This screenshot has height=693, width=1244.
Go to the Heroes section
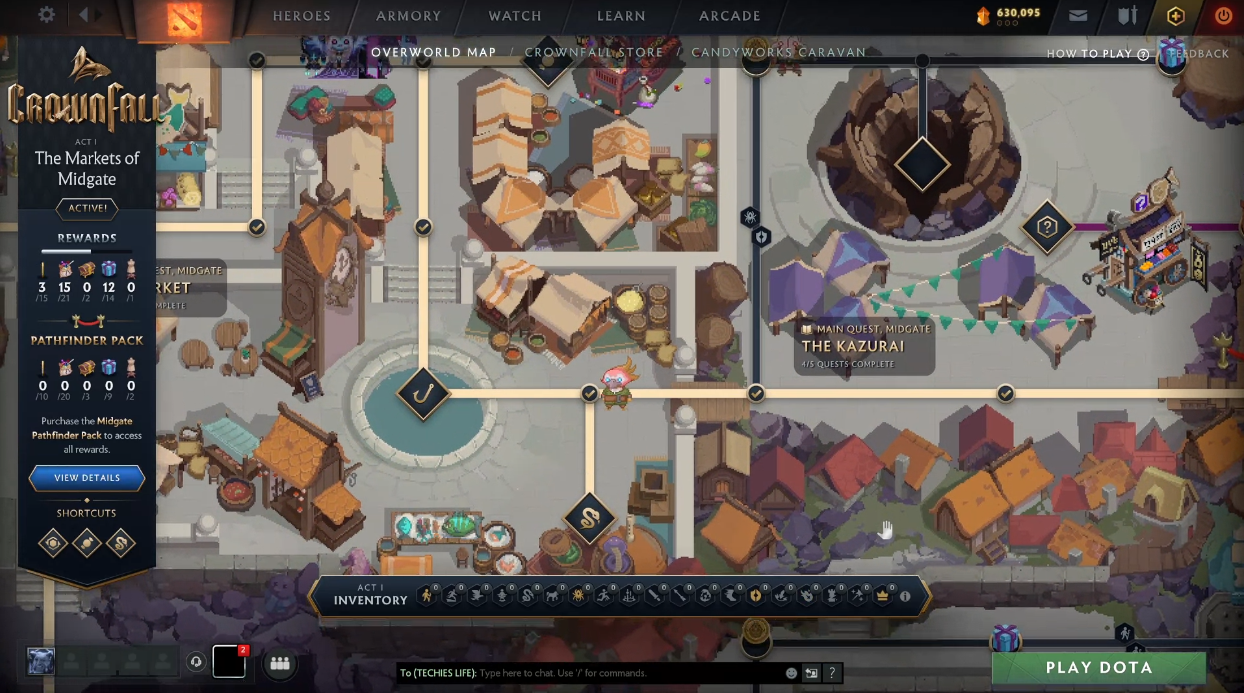(301, 16)
